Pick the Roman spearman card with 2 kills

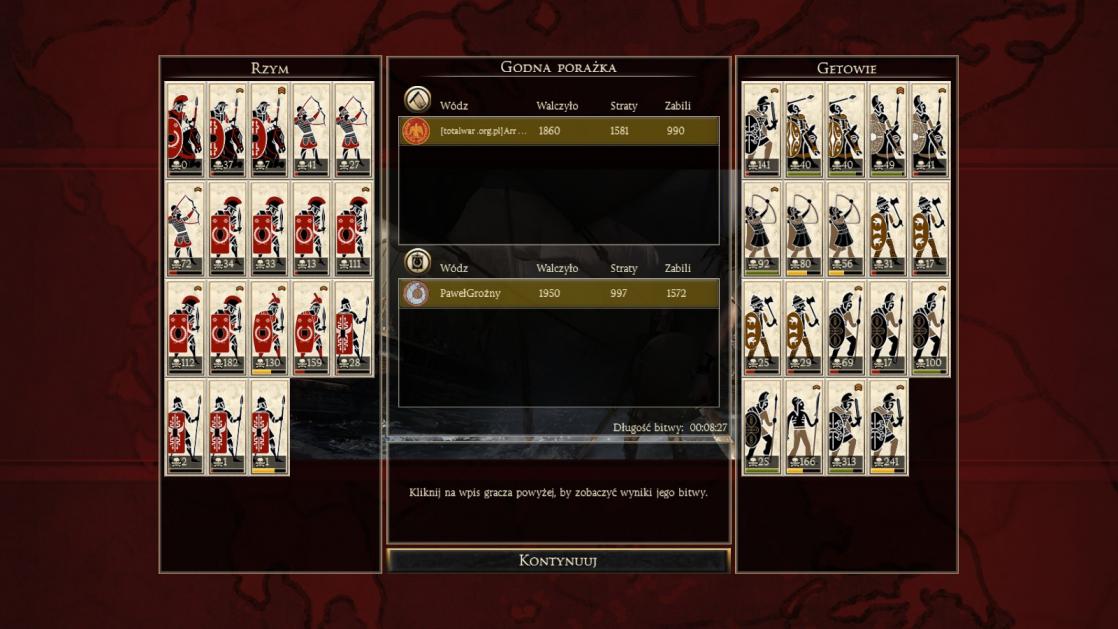click(185, 426)
